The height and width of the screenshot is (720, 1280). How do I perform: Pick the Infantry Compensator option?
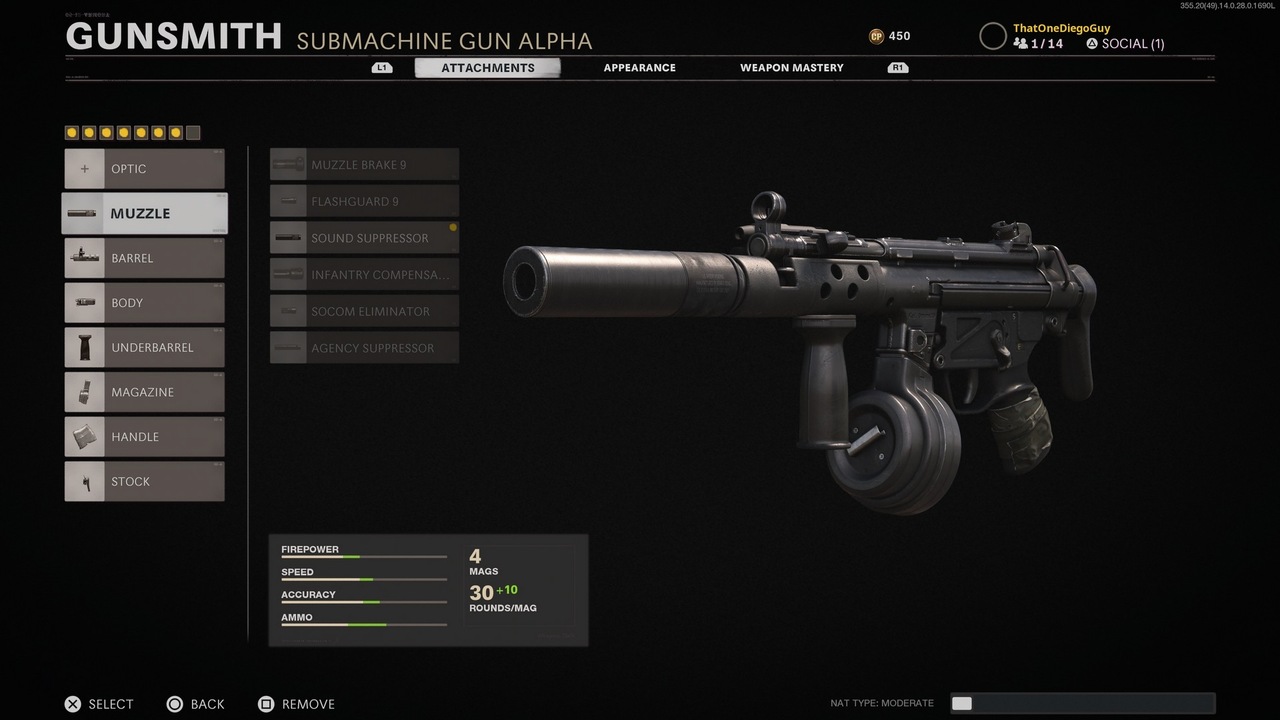[x=364, y=274]
